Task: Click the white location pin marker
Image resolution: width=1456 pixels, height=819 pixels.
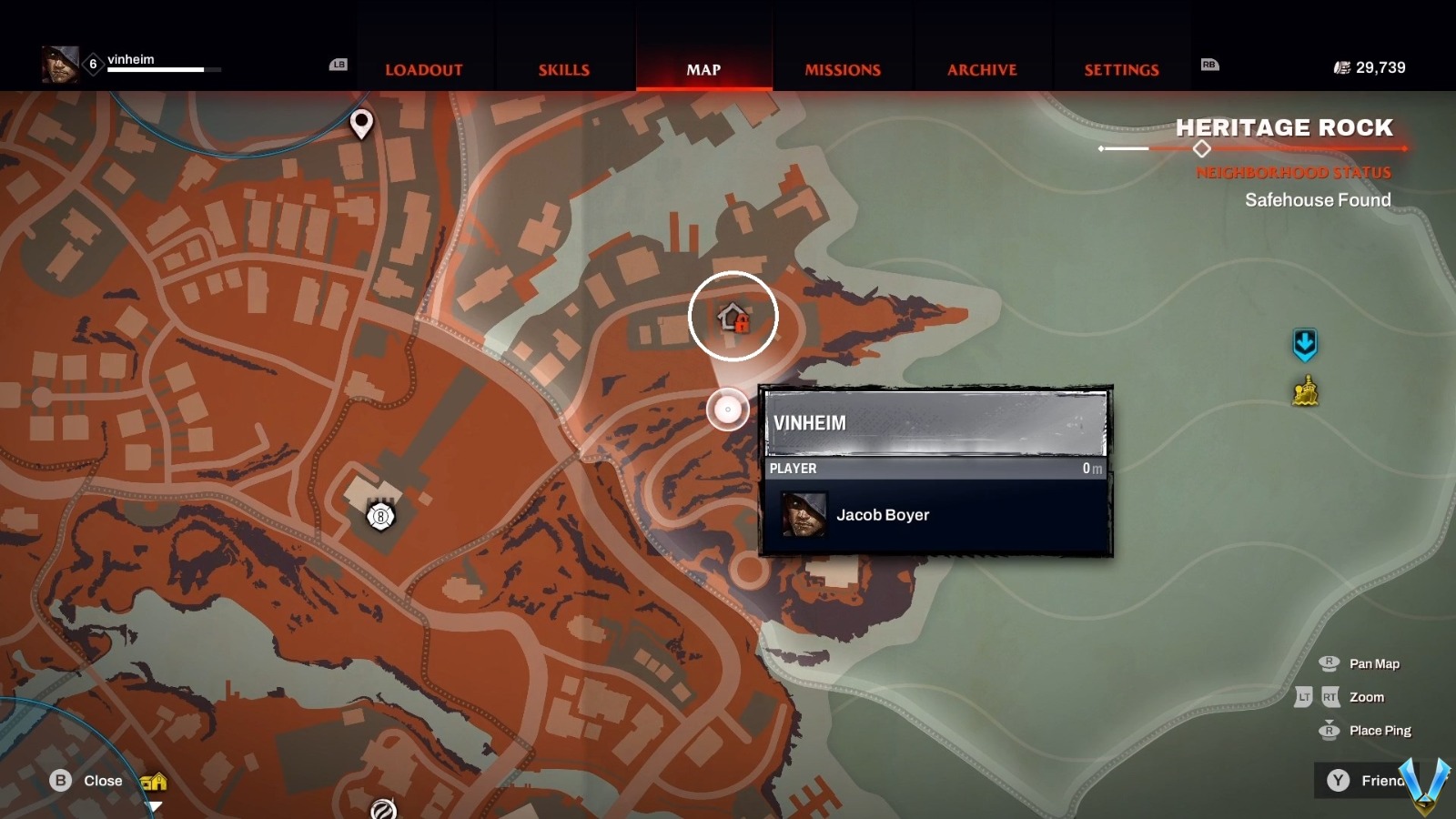Action: [361, 123]
